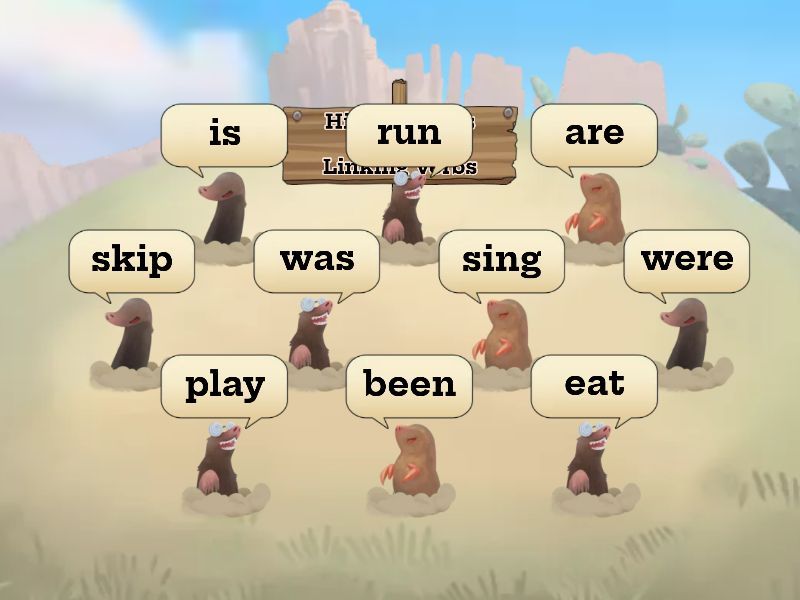
Task: Choose the "skip" word bubble
Action: coord(131,260)
